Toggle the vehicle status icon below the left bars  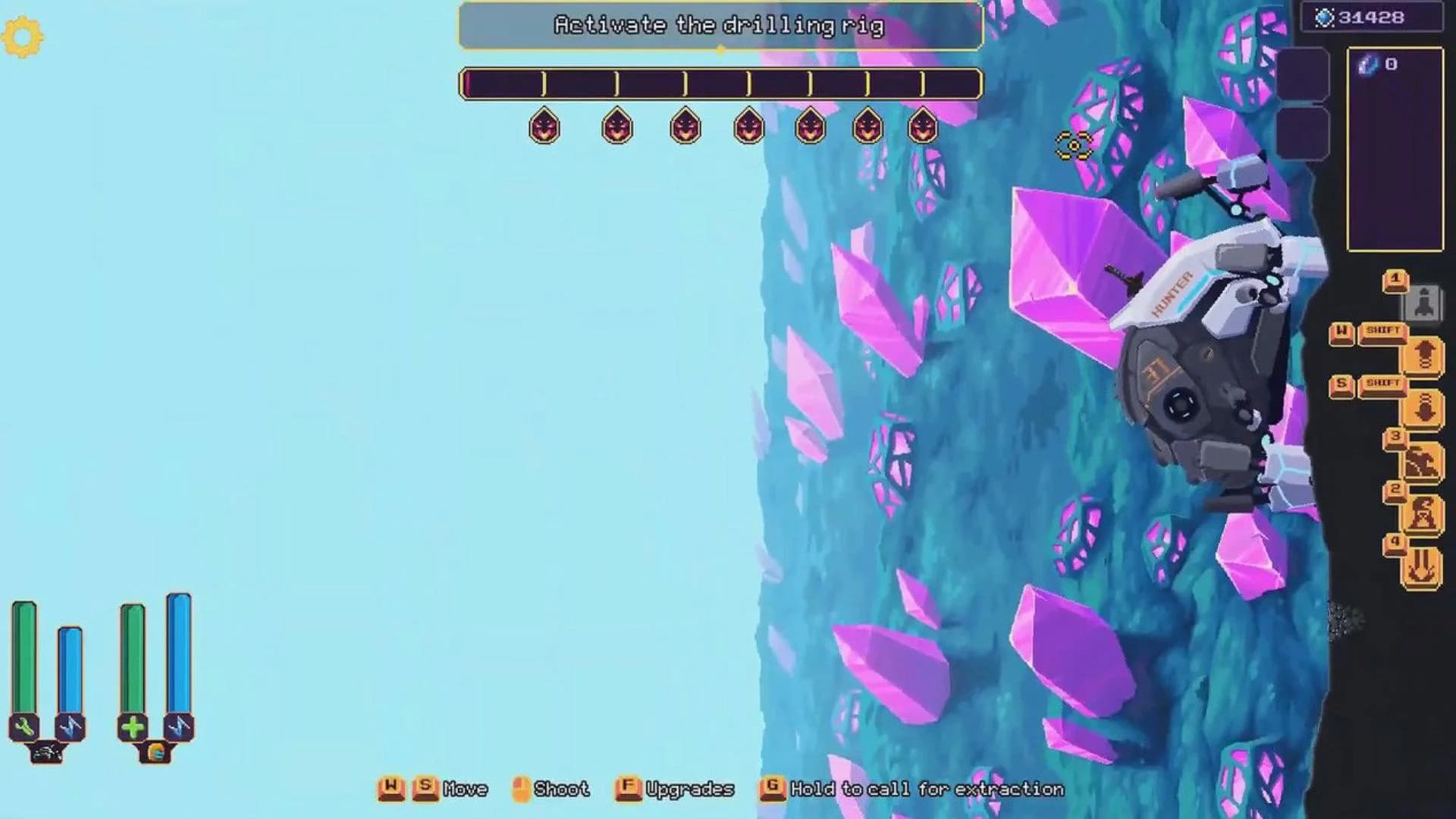[47, 751]
